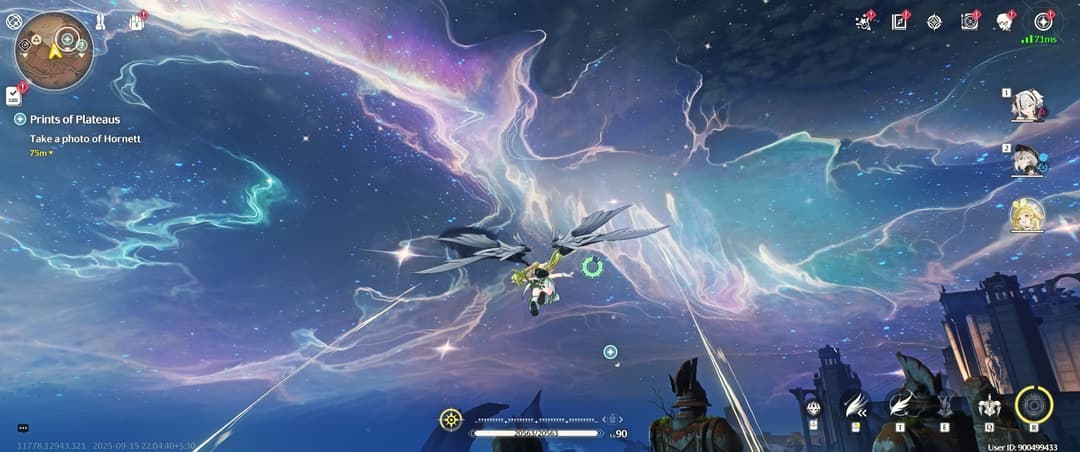Open the four-point star icon in the top-right corner
1080x452 pixels.
[x=1043, y=21]
